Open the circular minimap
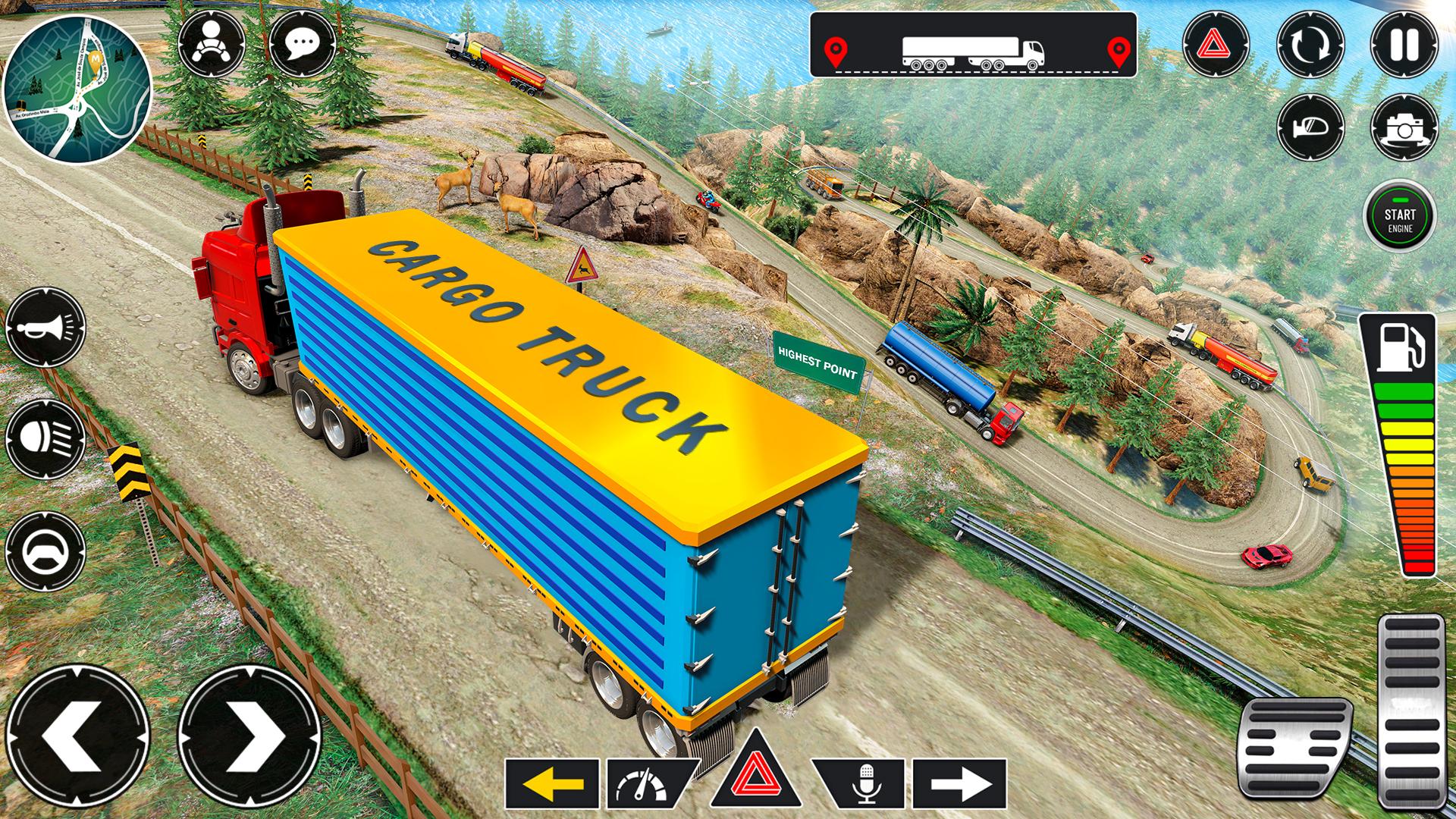 pyautogui.click(x=77, y=89)
